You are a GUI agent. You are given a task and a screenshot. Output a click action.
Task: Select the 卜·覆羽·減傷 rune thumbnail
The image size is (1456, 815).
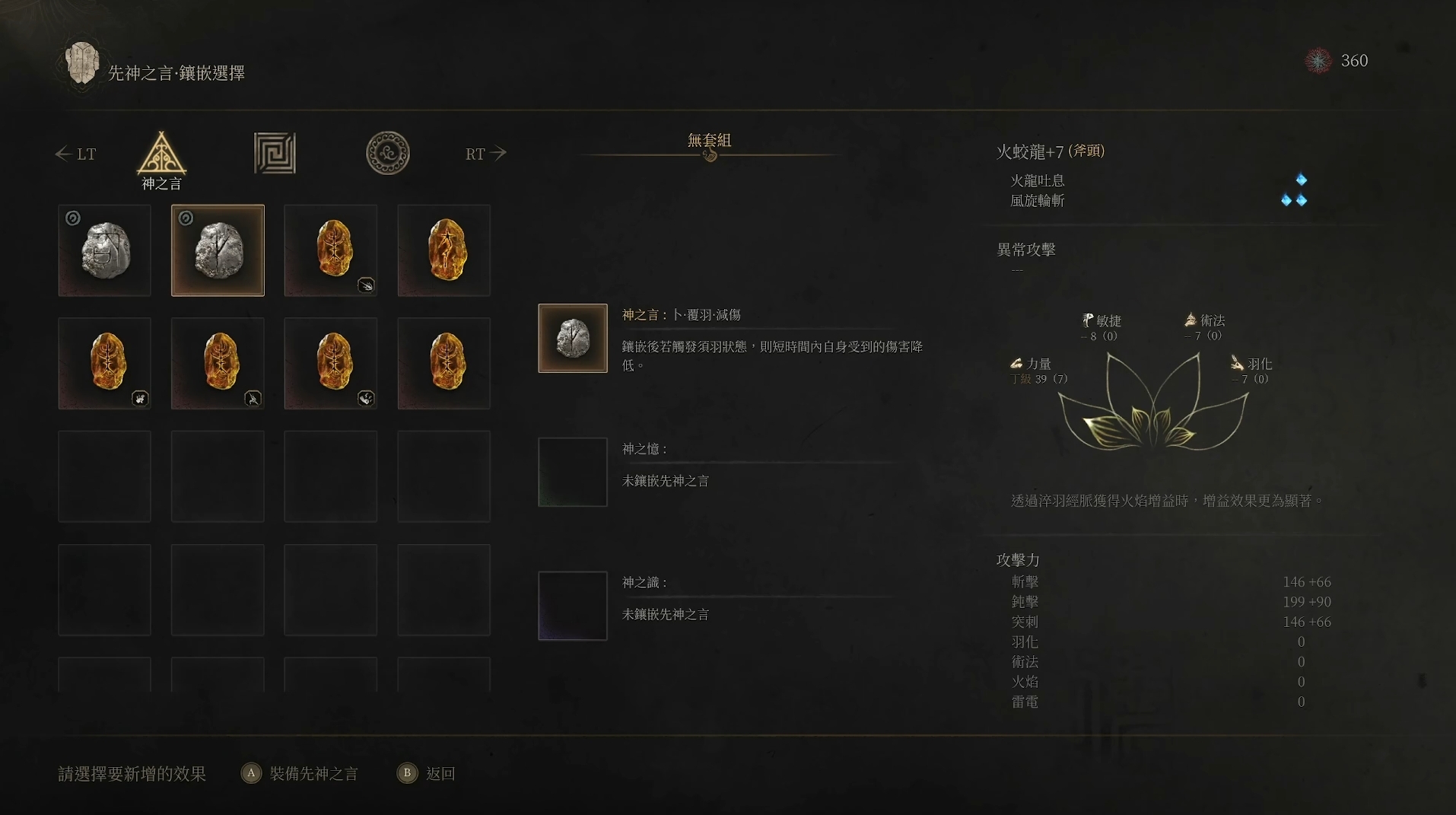click(572, 338)
